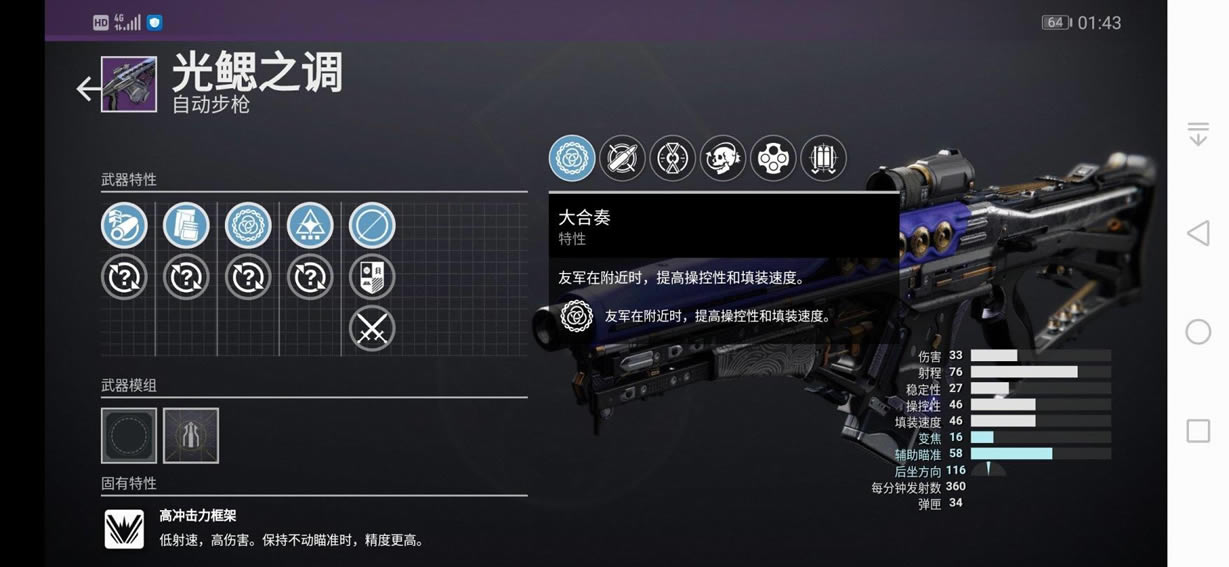Choose the crossed-out bullet perk option
This screenshot has width=1229, height=567.
(622, 158)
